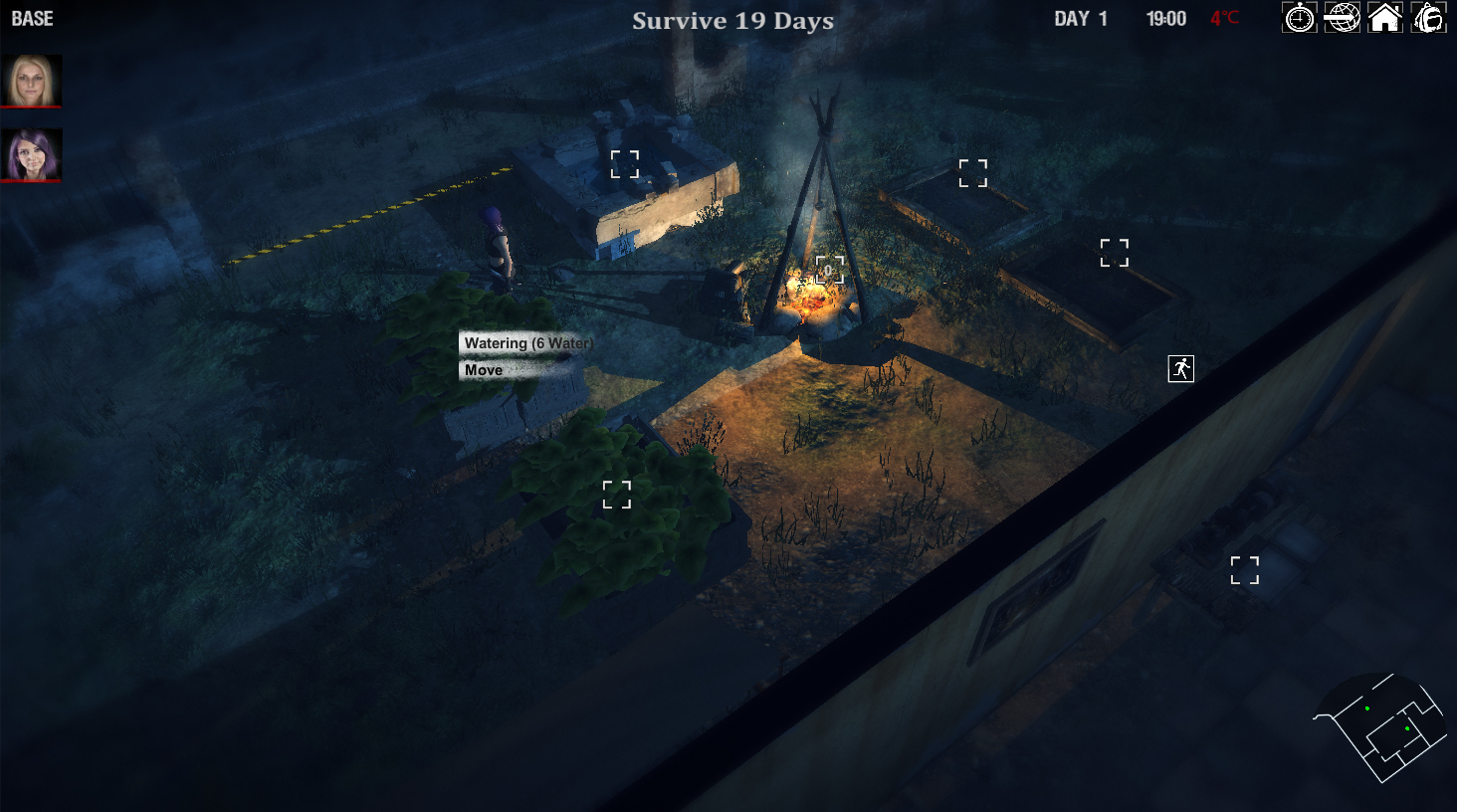Screen dimensions: 1457x812
Task: Click the home base icon in top bar
Action: 1385,18
